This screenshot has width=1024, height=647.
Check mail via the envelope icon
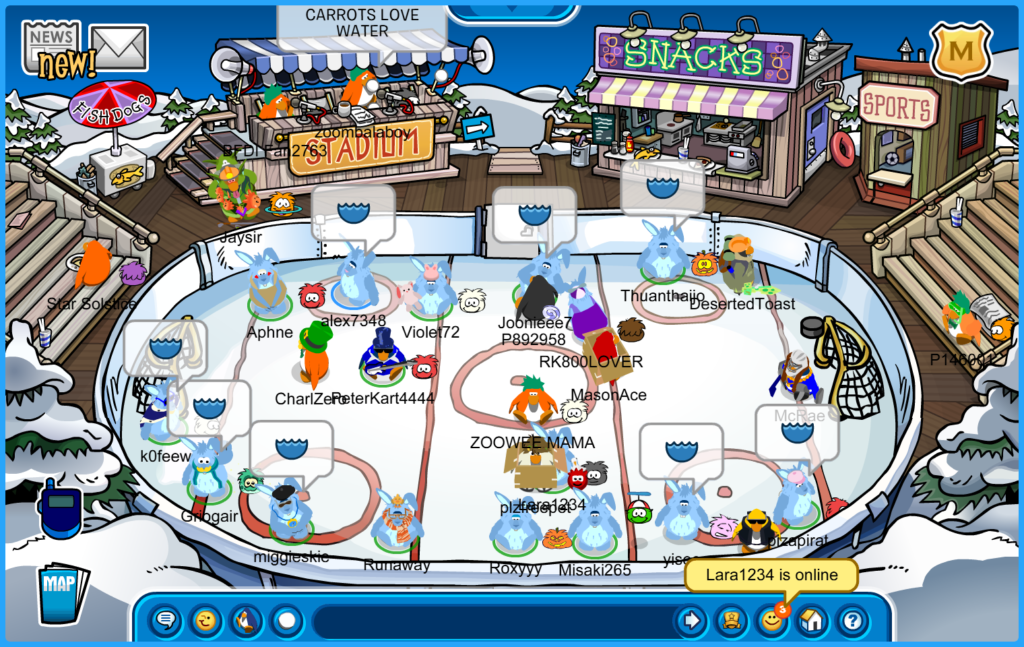coord(119,47)
